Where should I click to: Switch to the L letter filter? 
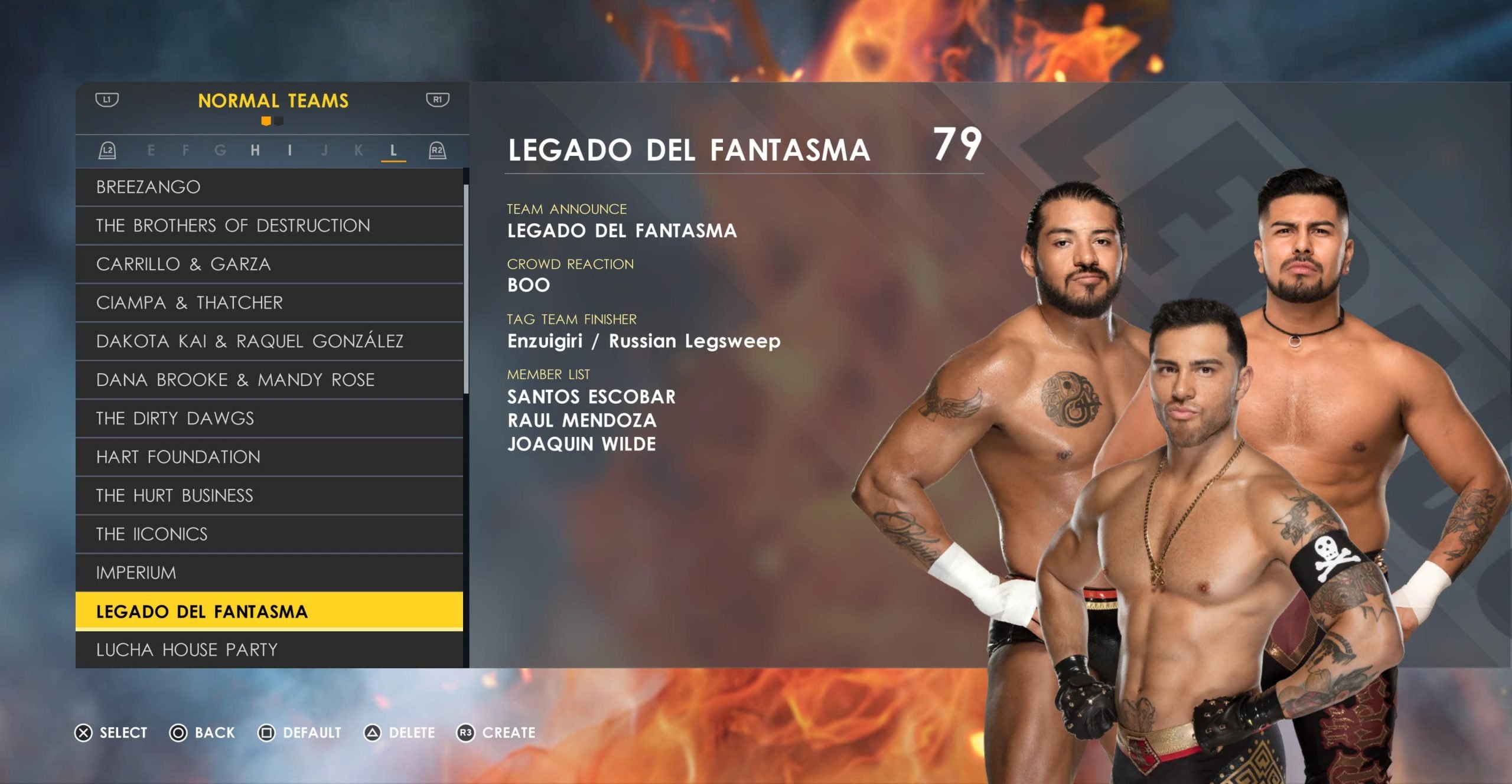click(393, 151)
